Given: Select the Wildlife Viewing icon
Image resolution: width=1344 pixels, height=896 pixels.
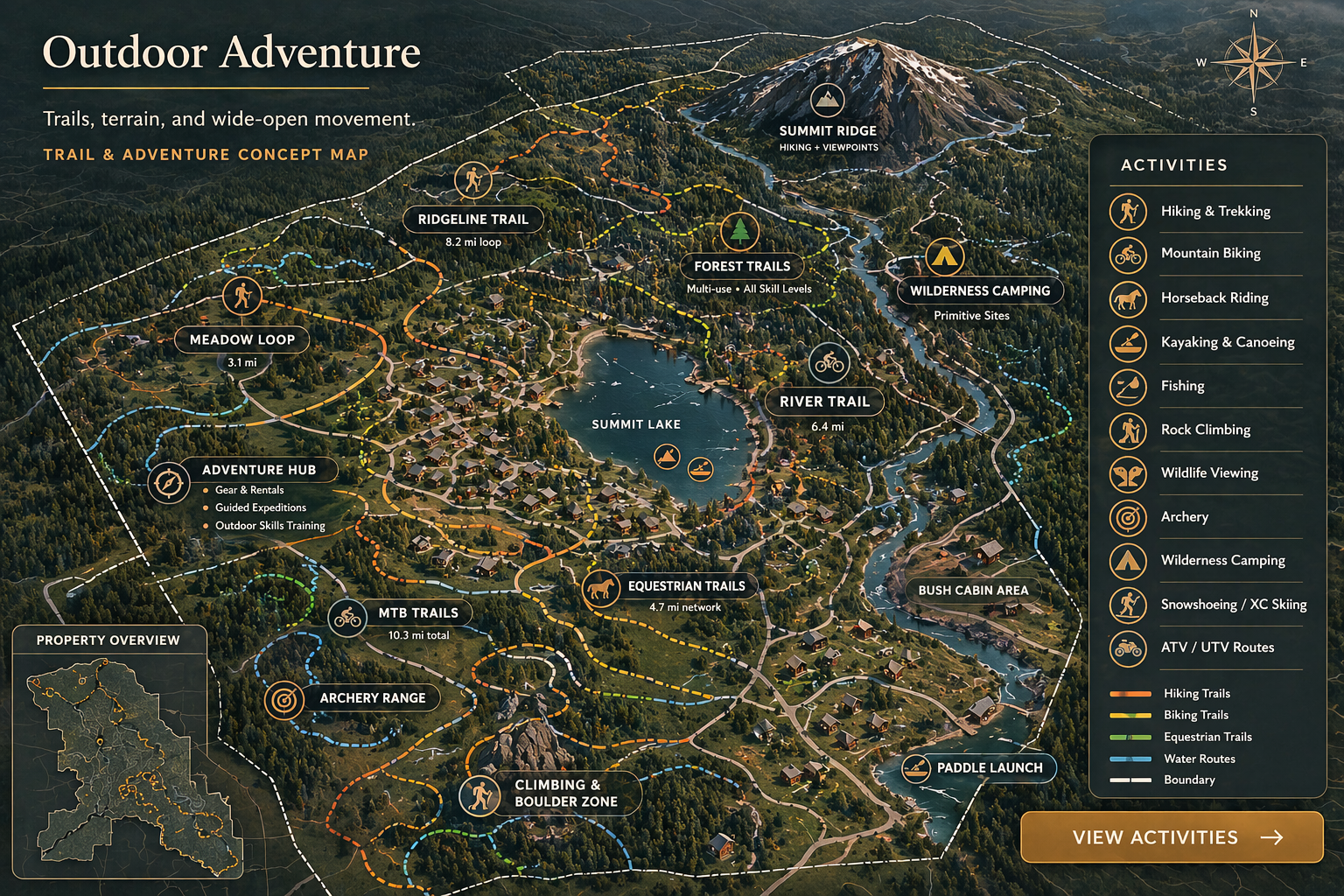Looking at the screenshot, I should [1129, 473].
